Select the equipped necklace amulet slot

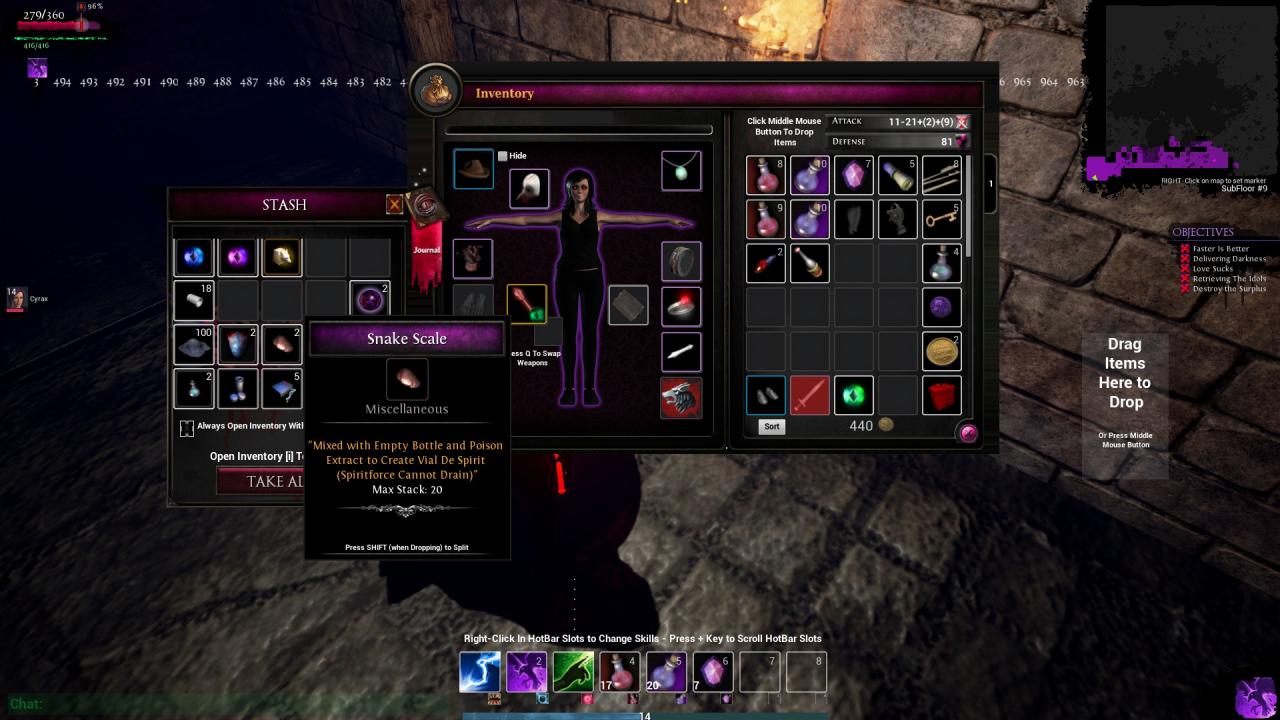tap(681, 171)
